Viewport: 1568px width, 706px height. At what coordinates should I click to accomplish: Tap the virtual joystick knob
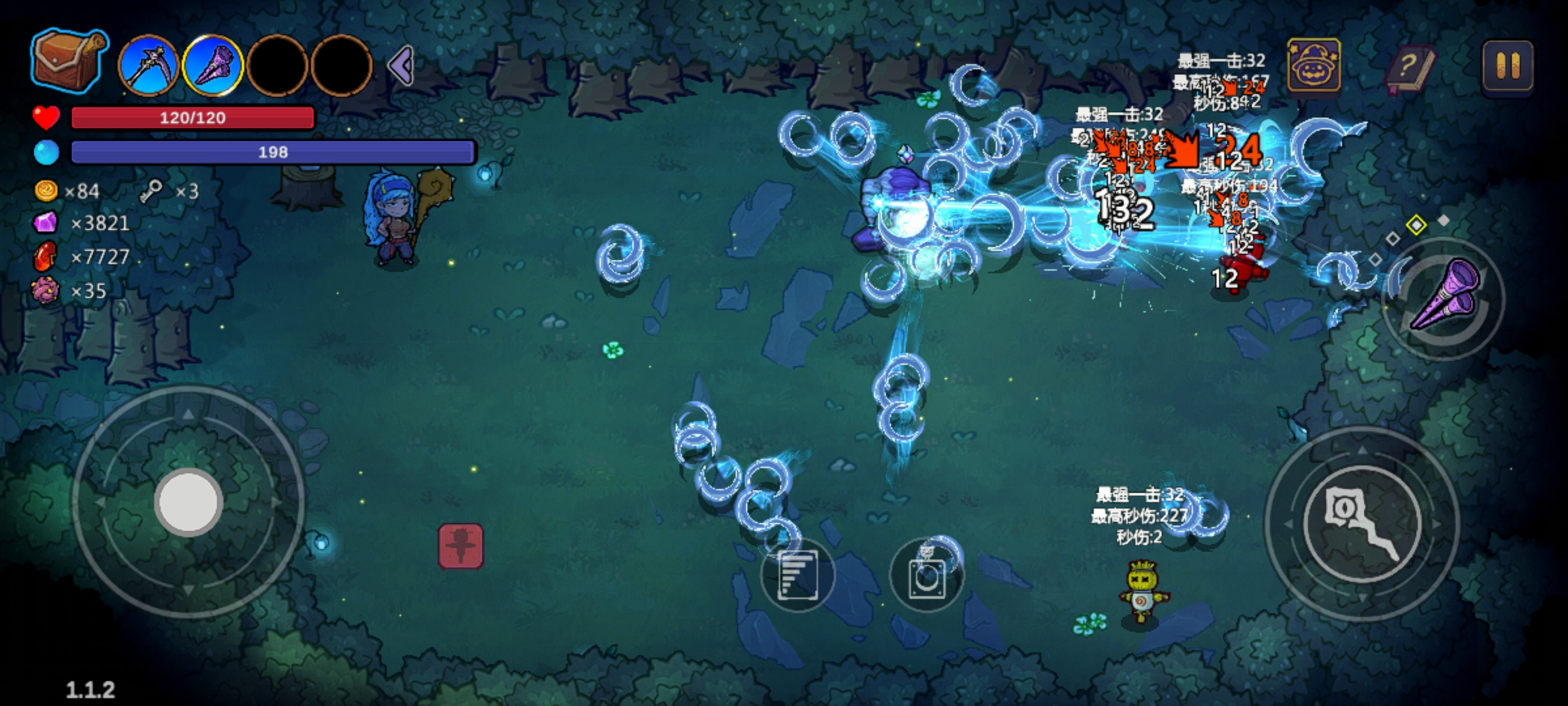189,503
